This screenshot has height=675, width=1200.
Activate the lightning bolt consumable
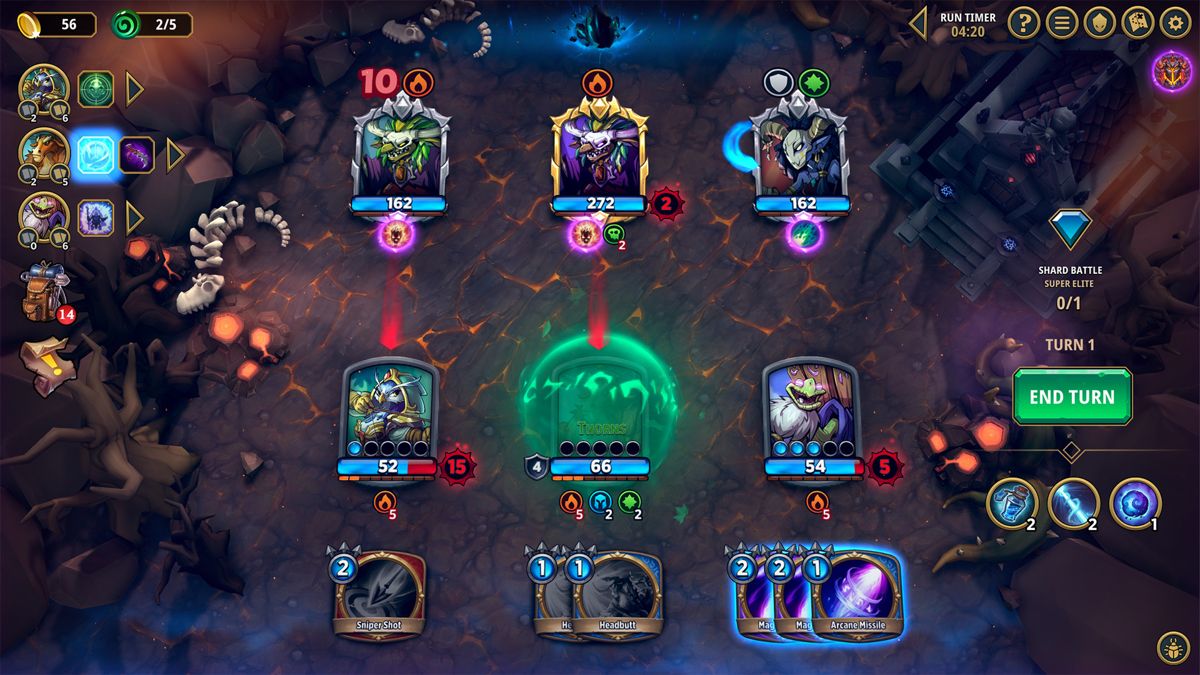[x=1073, y=503]
